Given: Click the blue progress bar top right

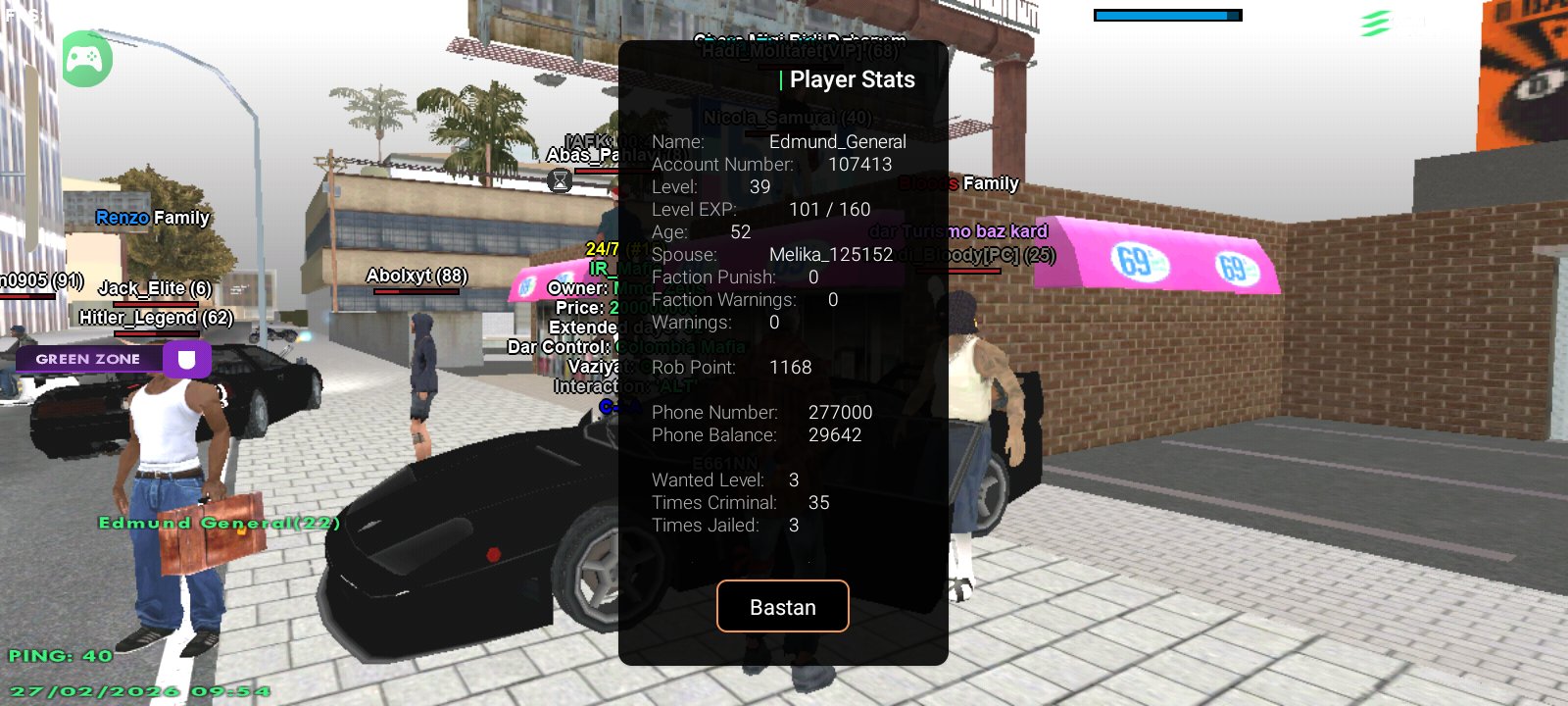Looking at the screenshot, I should point(1169,16).
